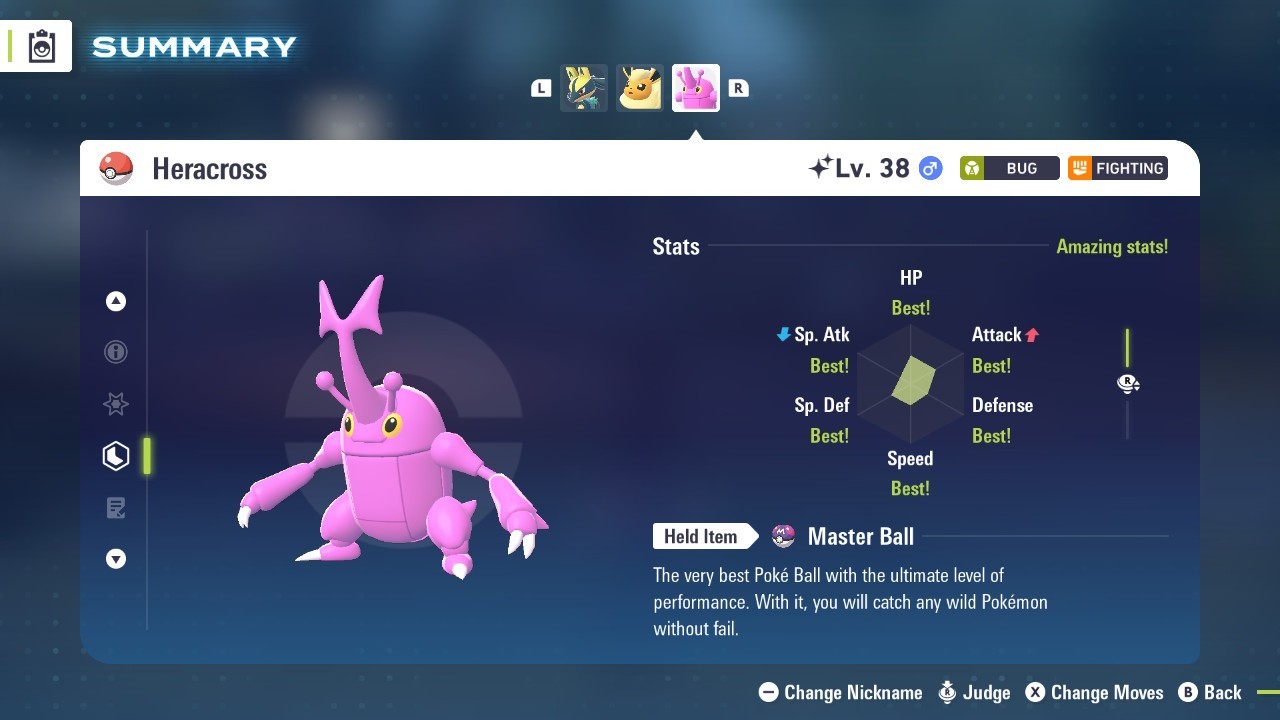Select the Eevee party thumbnail
1280x720 pixels.
point(640,88)
